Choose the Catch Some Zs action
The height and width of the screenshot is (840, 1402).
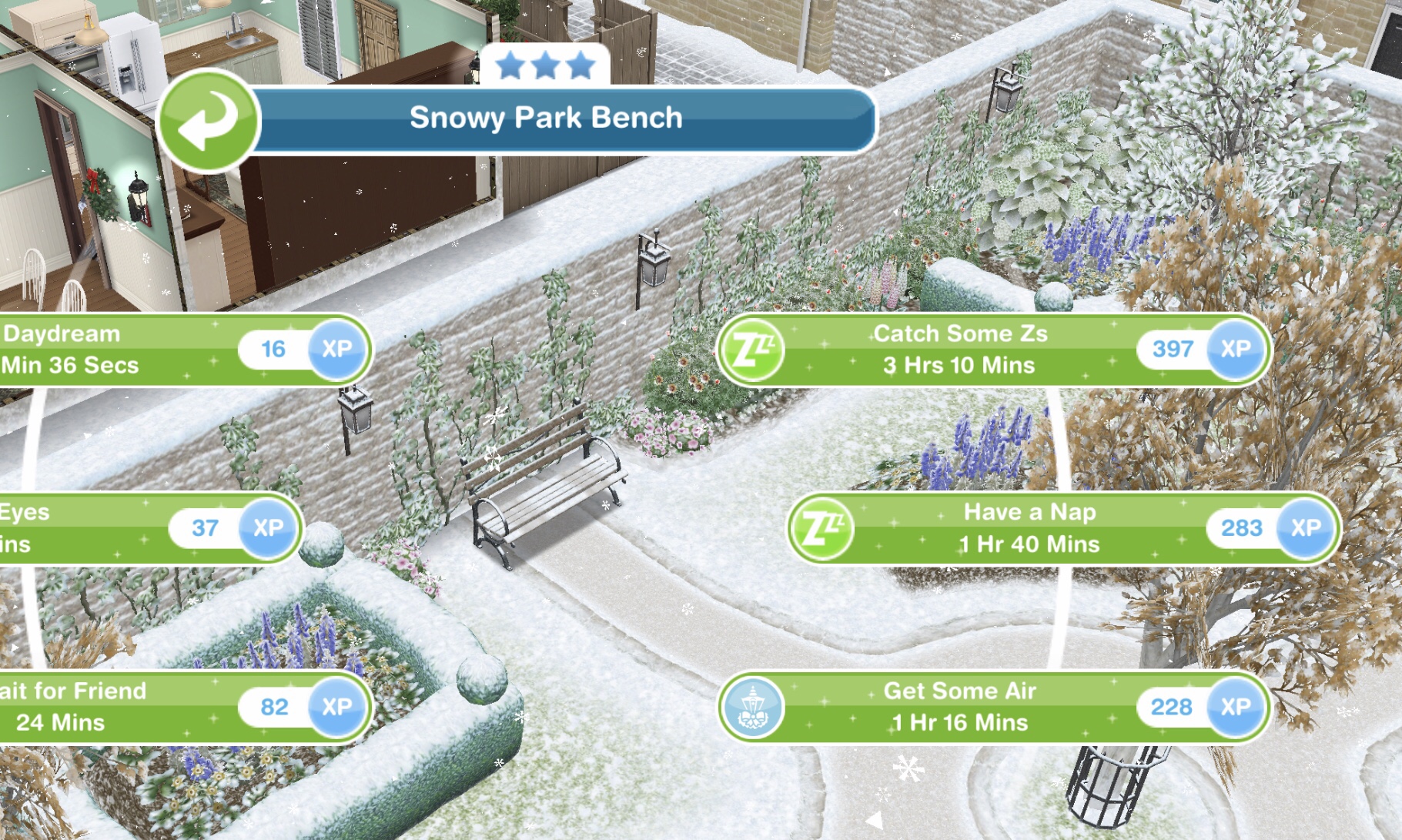(x=960, y=350)
